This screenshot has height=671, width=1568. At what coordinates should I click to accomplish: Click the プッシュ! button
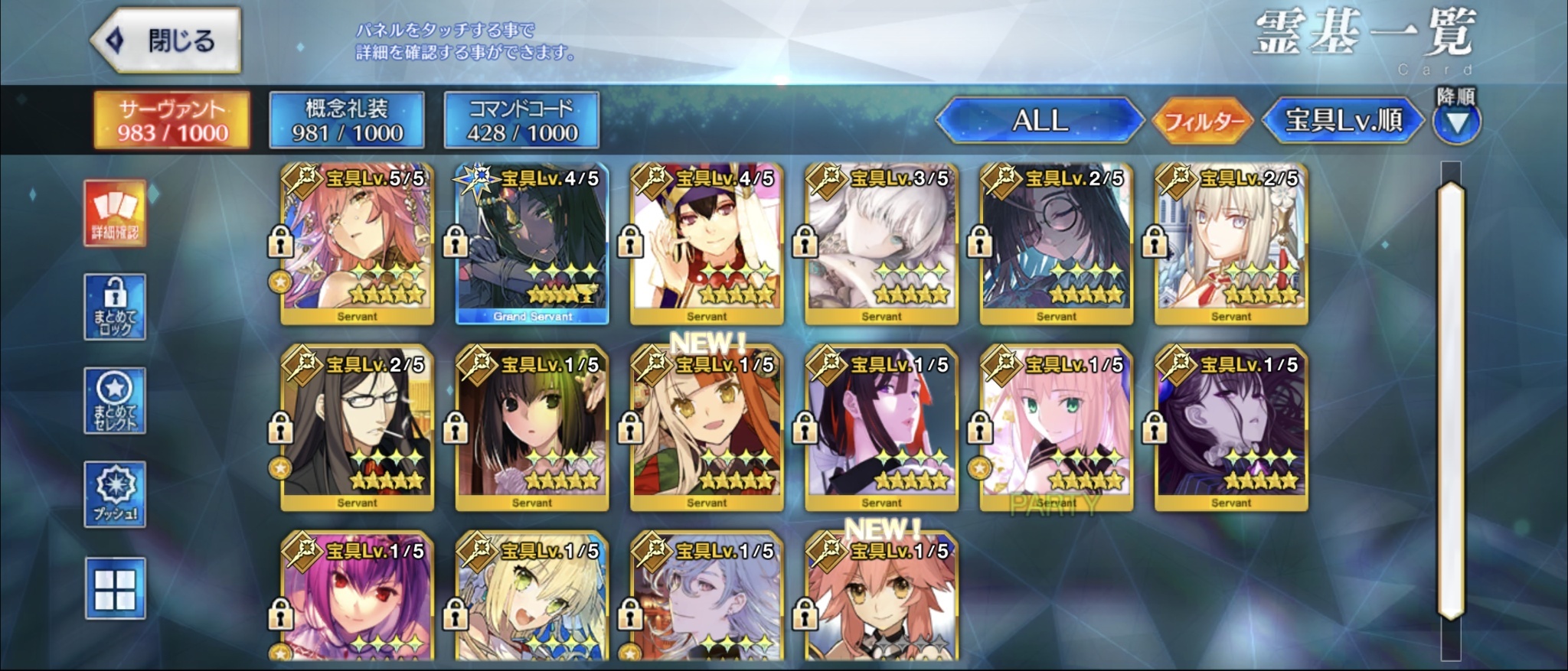[x=115, y=494]
